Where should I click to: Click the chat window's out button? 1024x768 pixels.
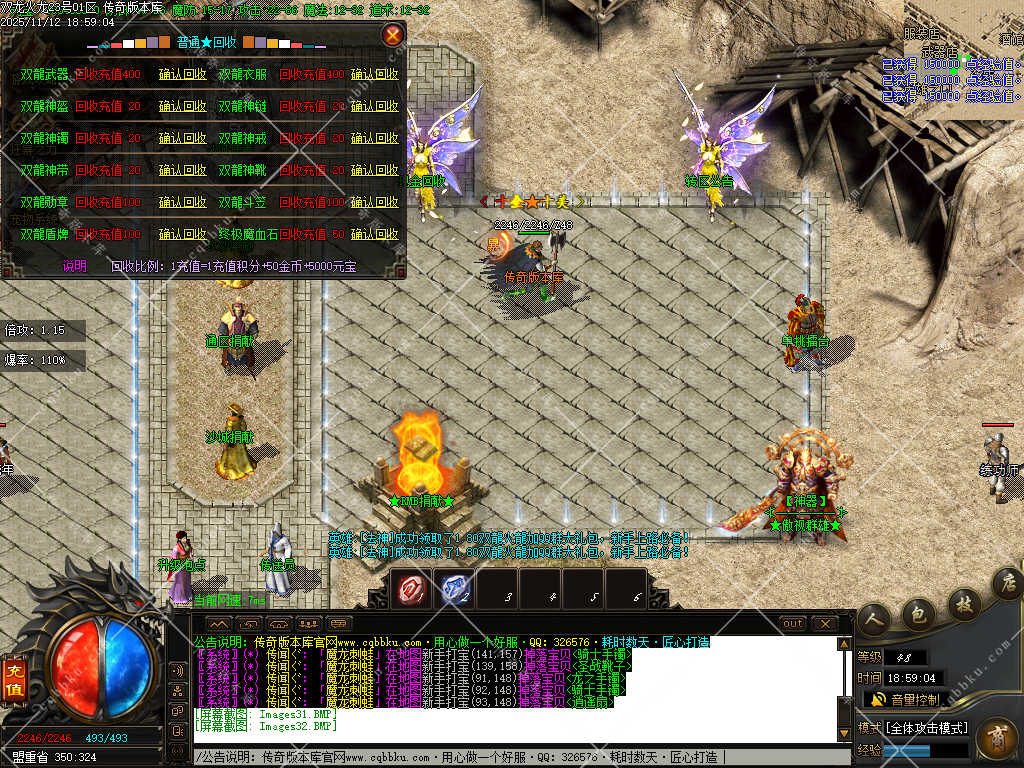(793, 623)
